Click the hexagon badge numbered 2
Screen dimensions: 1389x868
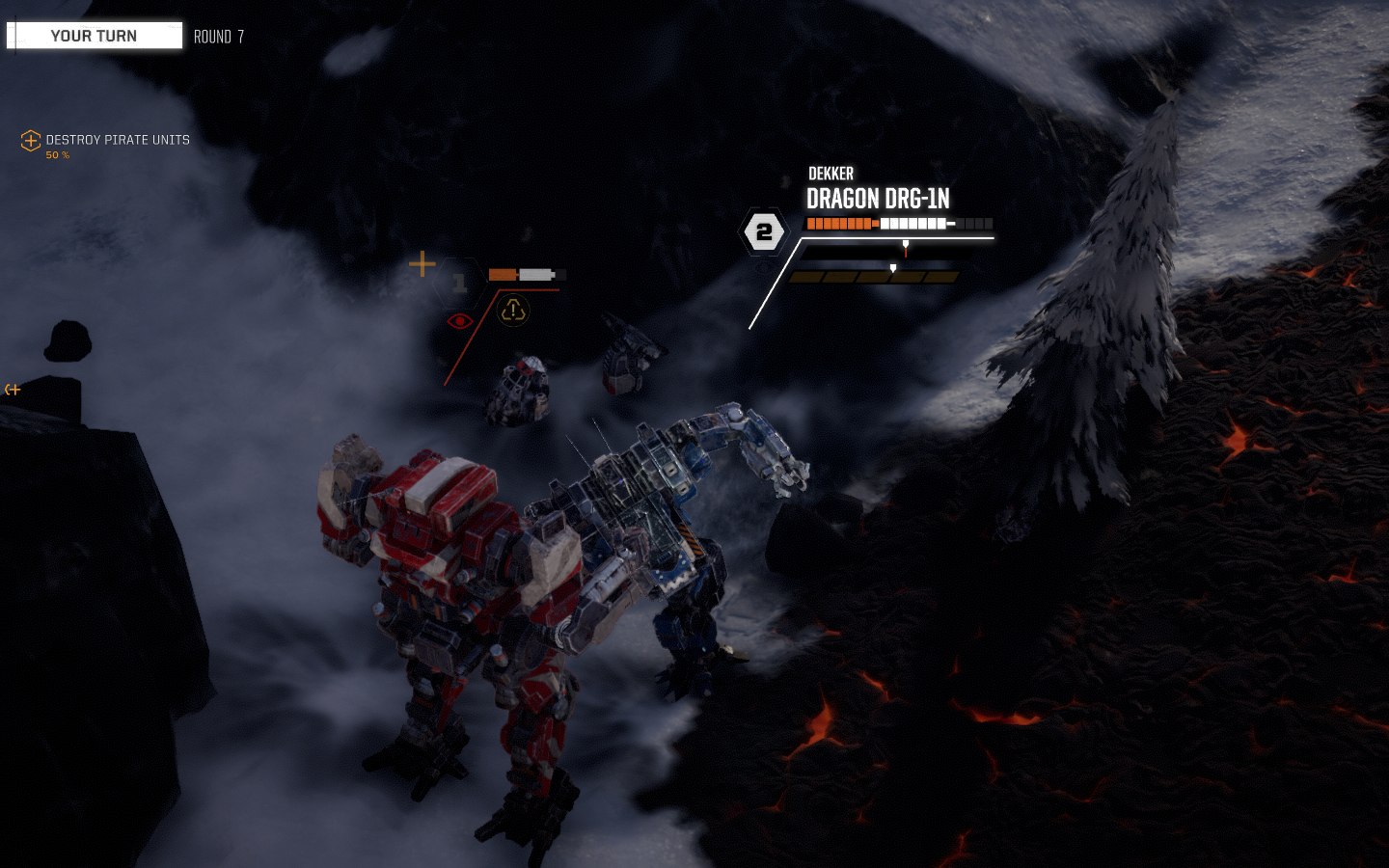(764, 232)
